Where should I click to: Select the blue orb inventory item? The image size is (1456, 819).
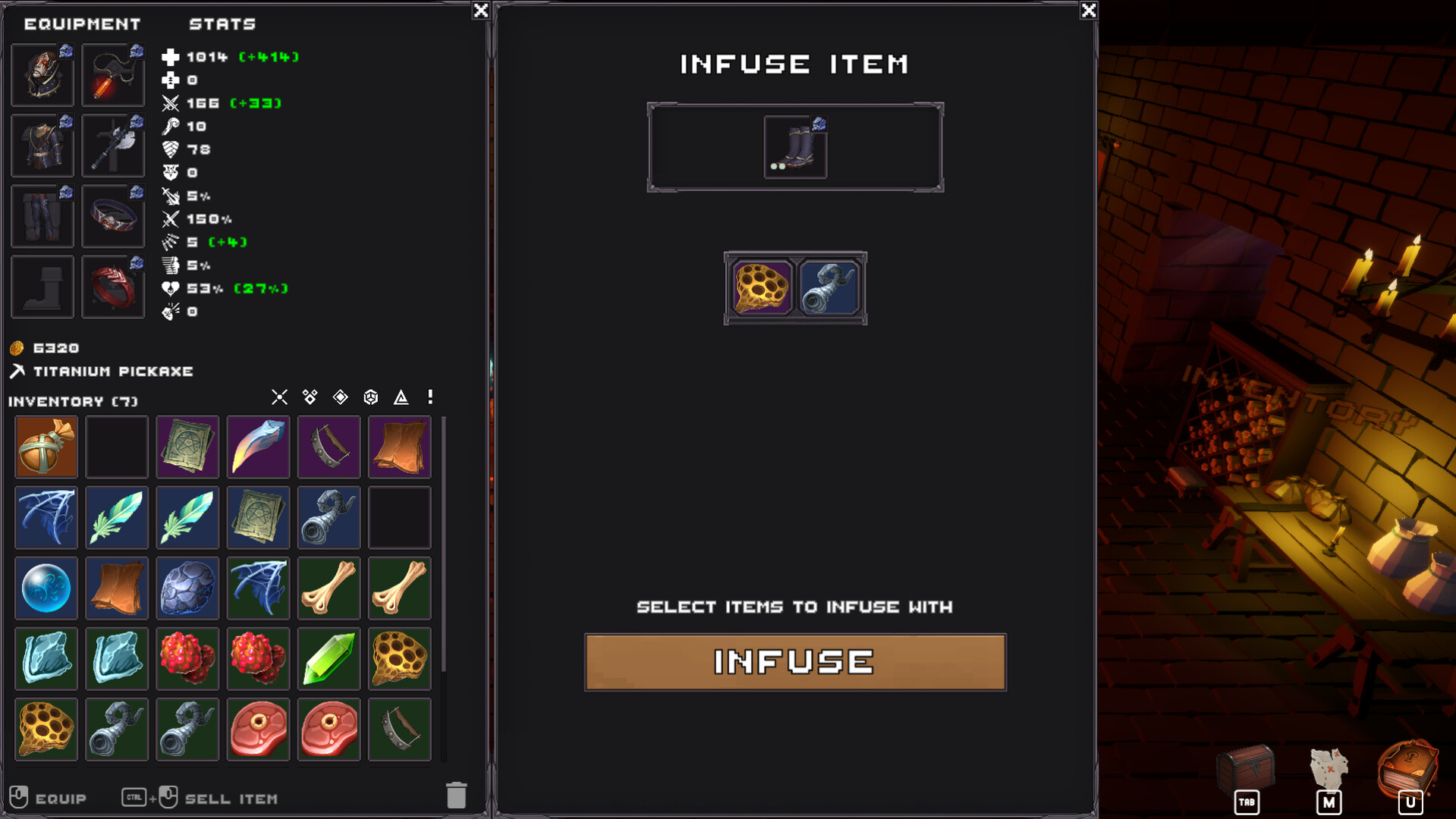point(46,588)
